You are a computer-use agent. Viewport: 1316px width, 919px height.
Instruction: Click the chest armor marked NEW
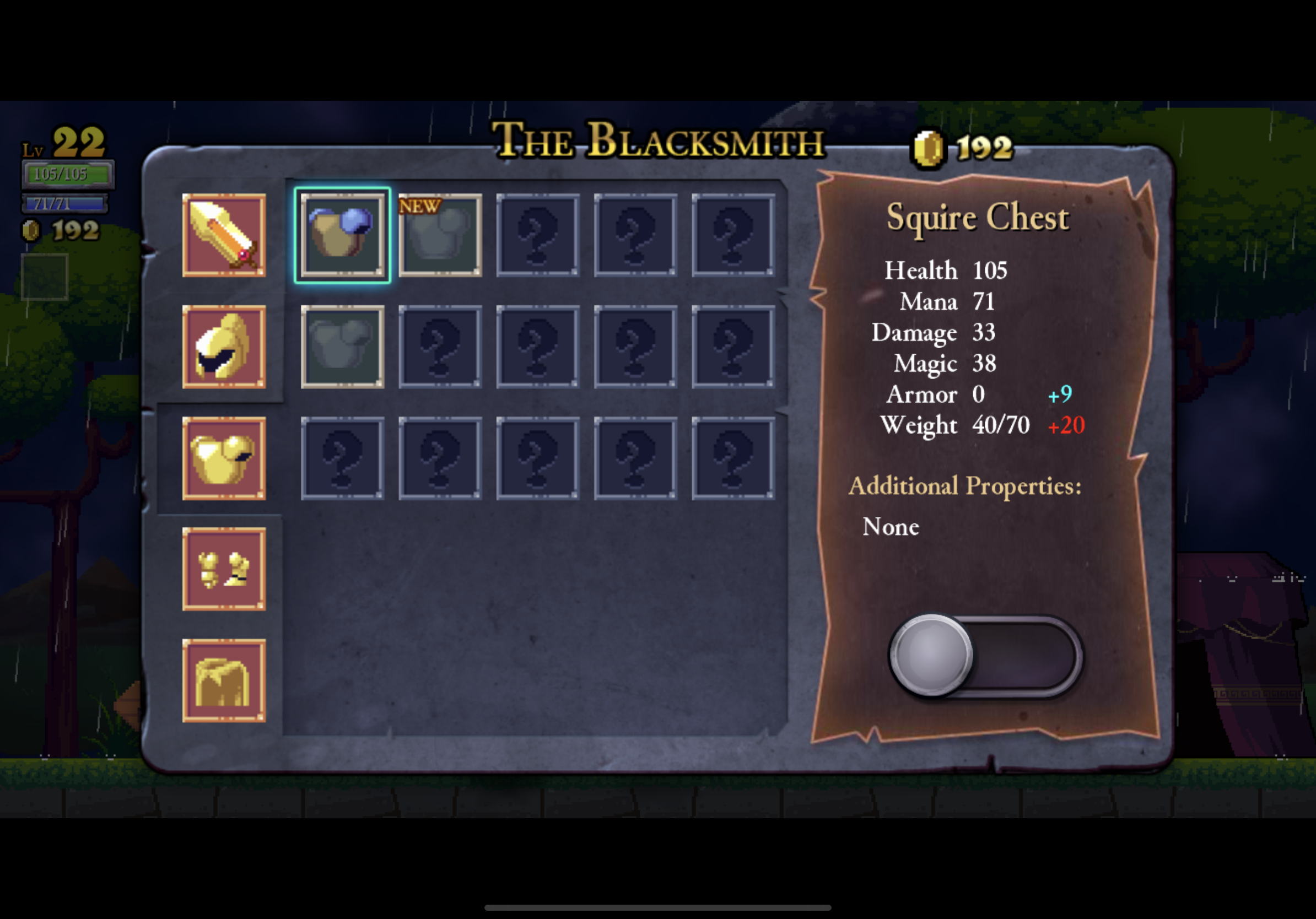[x=440, y=235]
